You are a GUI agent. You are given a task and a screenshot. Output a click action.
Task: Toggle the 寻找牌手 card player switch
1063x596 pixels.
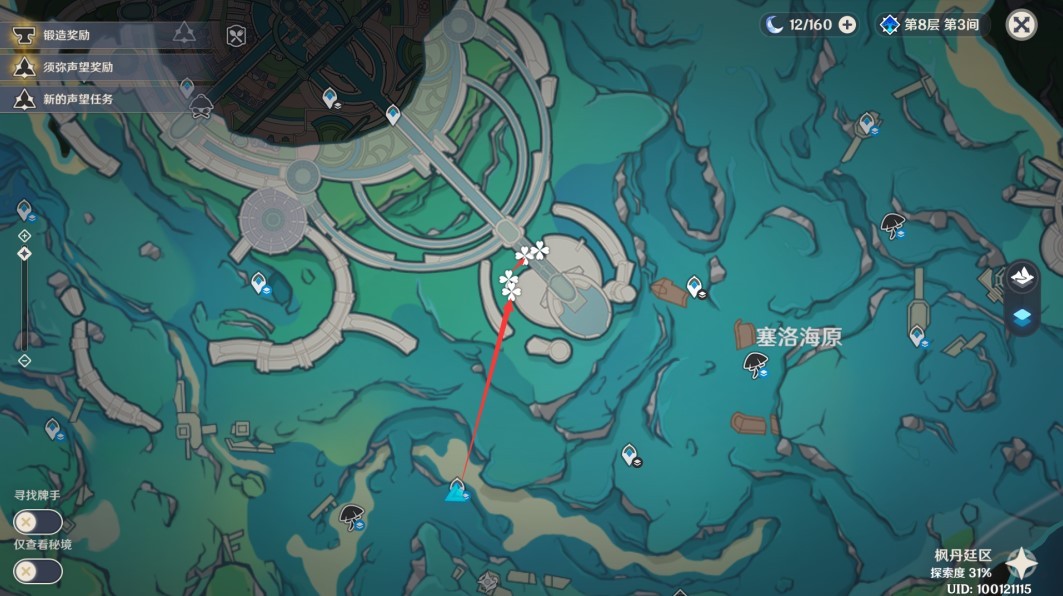tap(37, 522)
